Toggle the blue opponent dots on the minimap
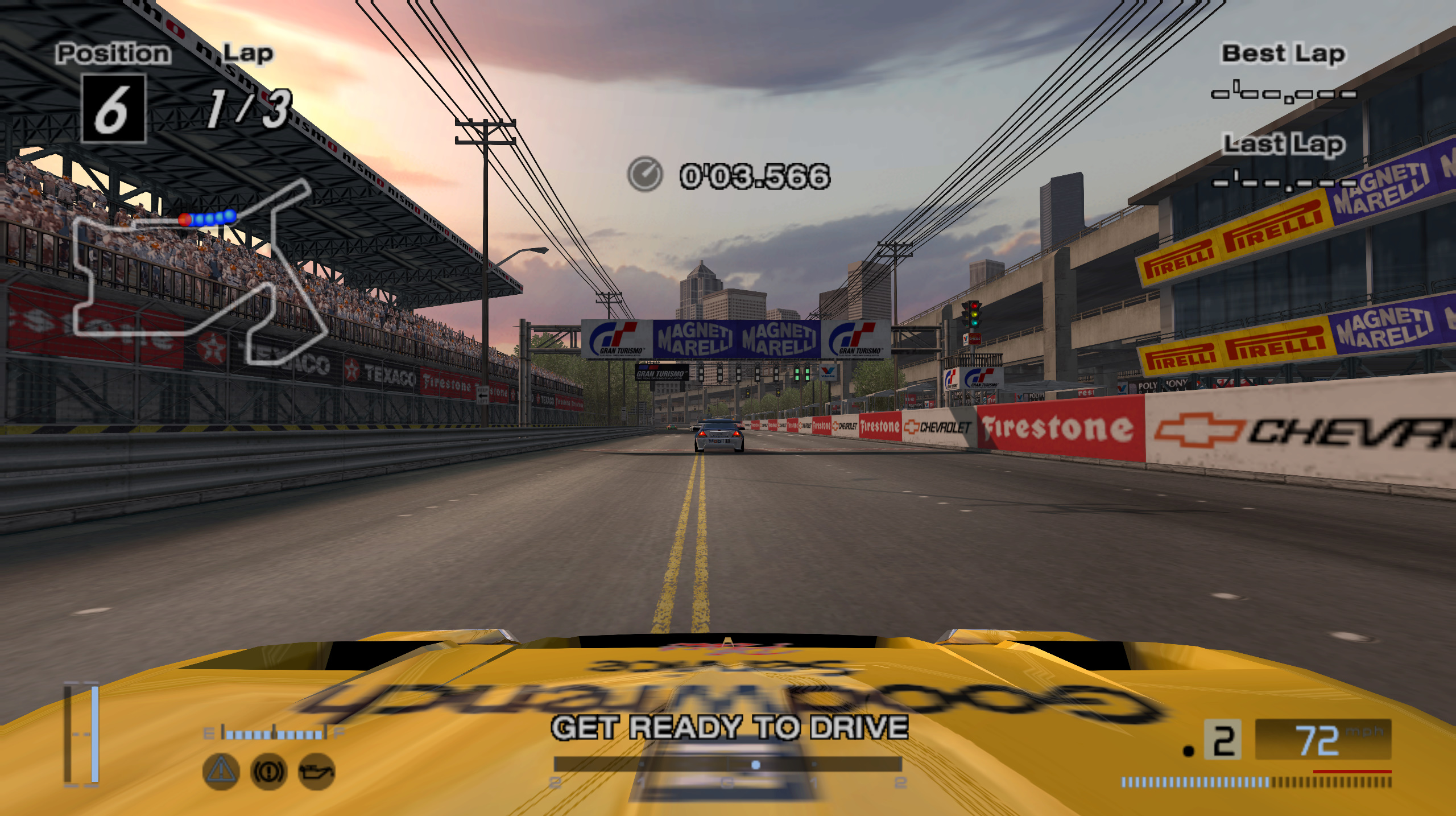This screenshot has width=1456, height=816. click(x=213, y=217)
